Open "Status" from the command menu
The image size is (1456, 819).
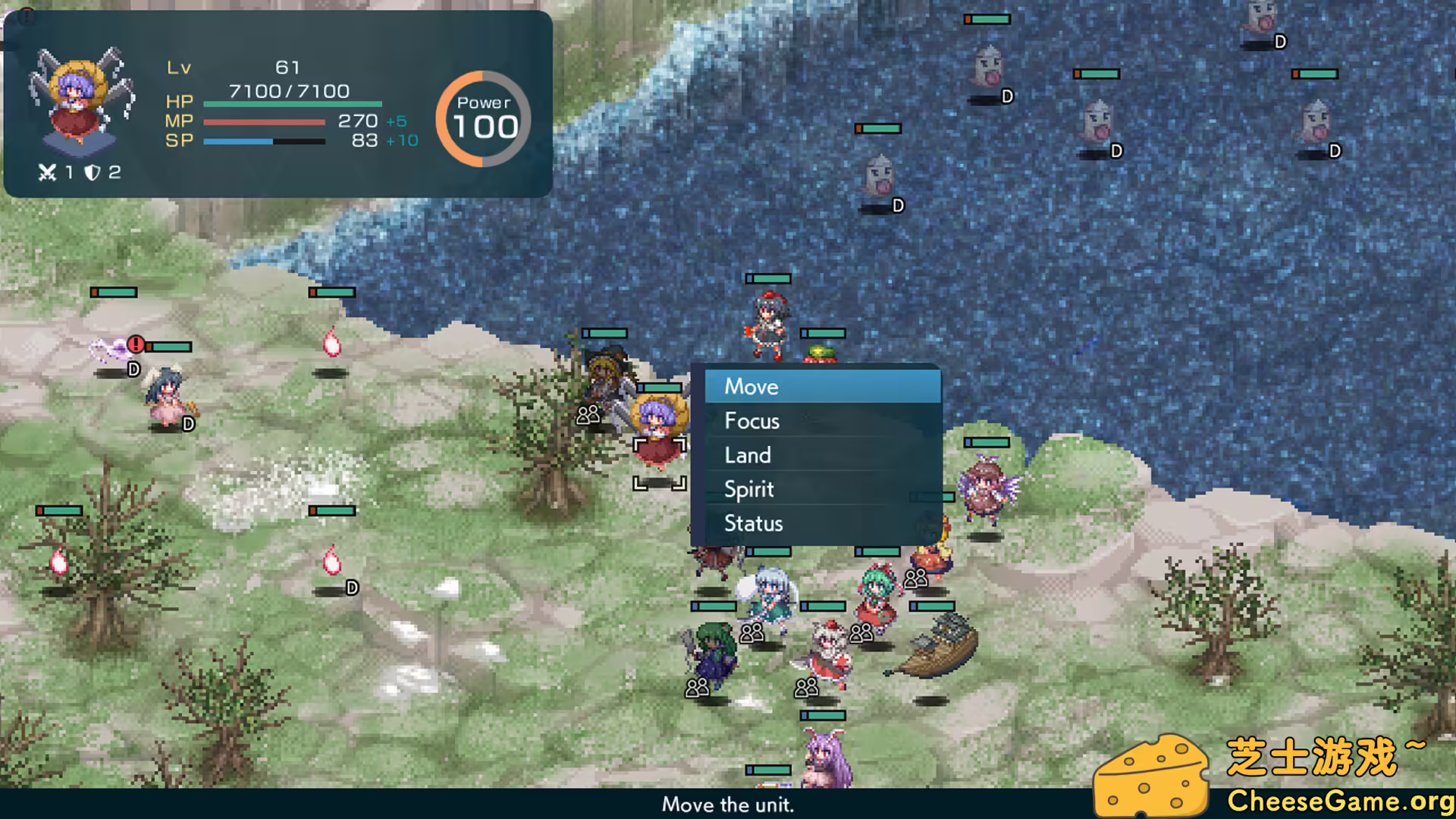754,523
